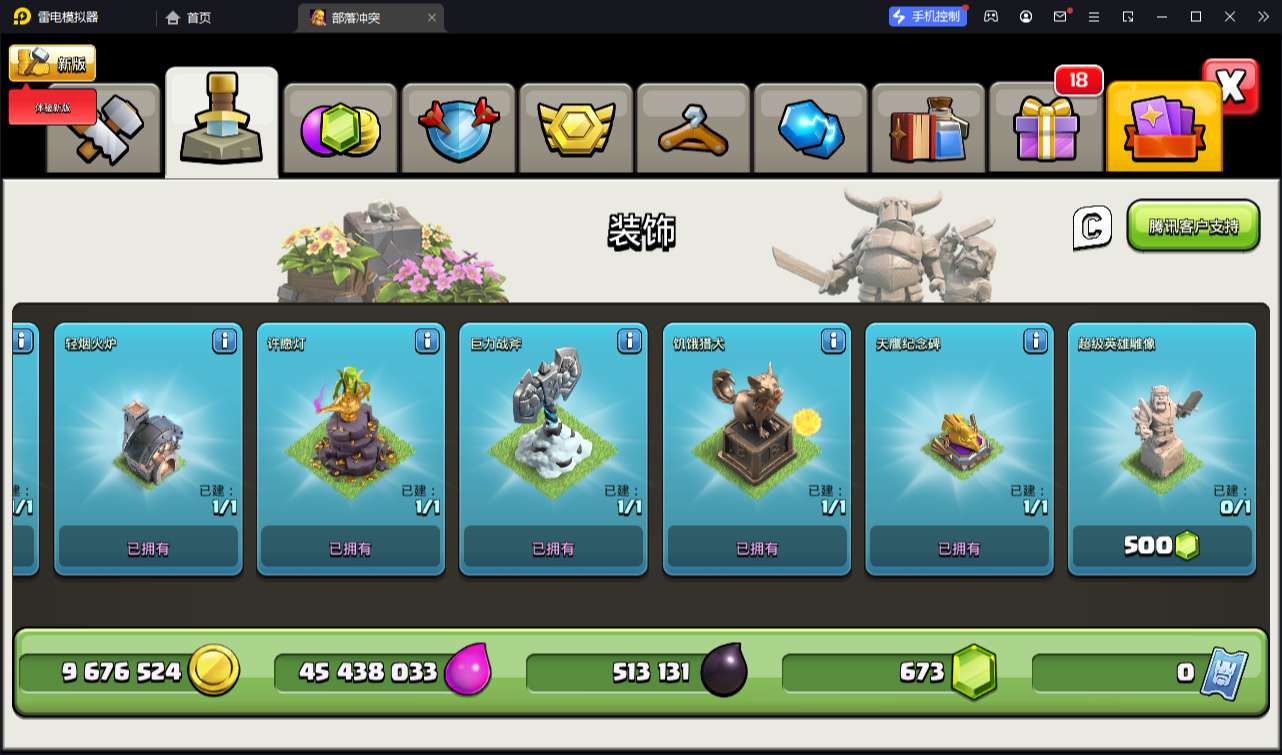This screenshot has width=1282, height=755.
Task: Open the emulator's 手机控制 panel
Action: (928, 16)
